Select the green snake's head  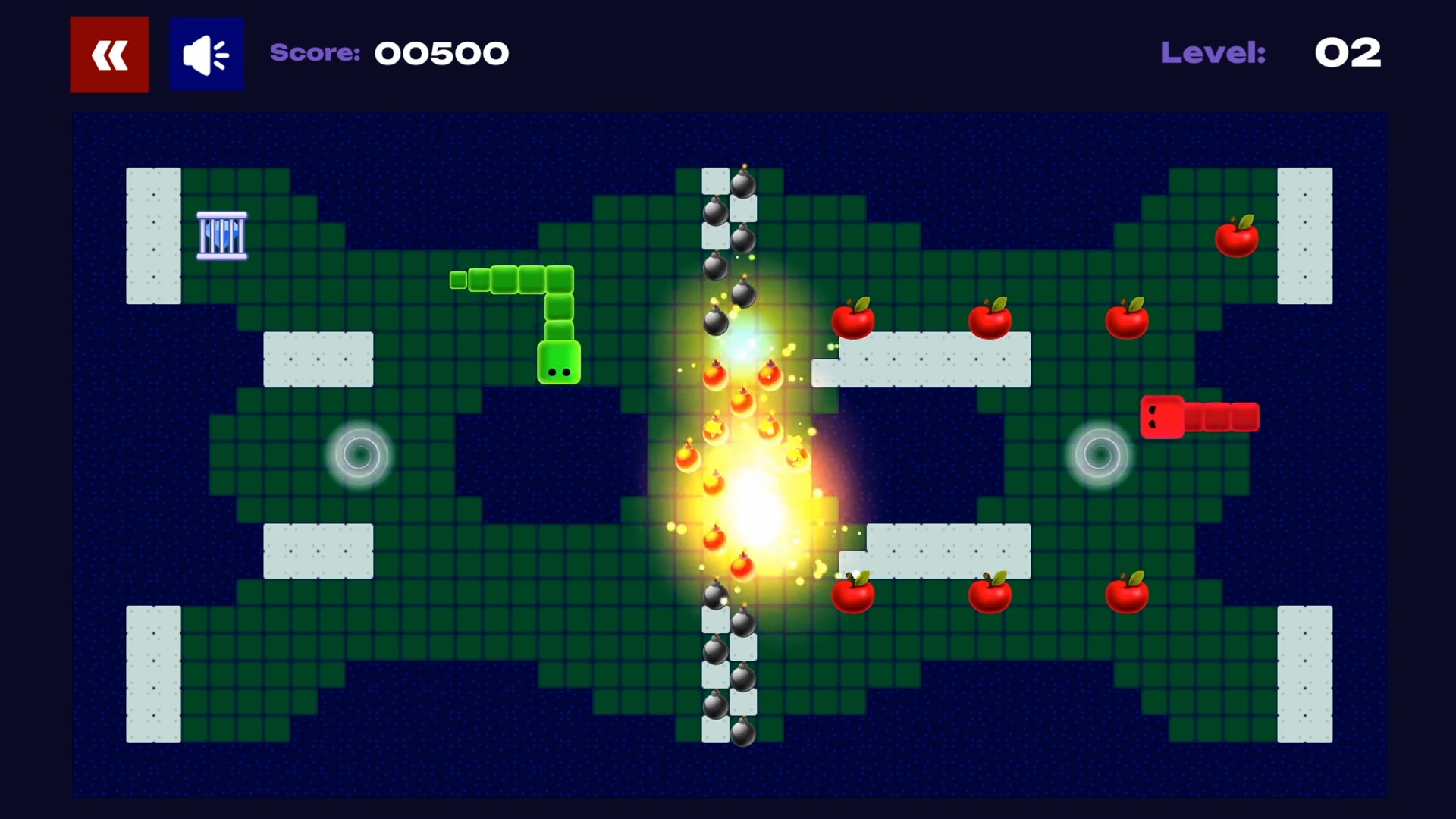559,364
